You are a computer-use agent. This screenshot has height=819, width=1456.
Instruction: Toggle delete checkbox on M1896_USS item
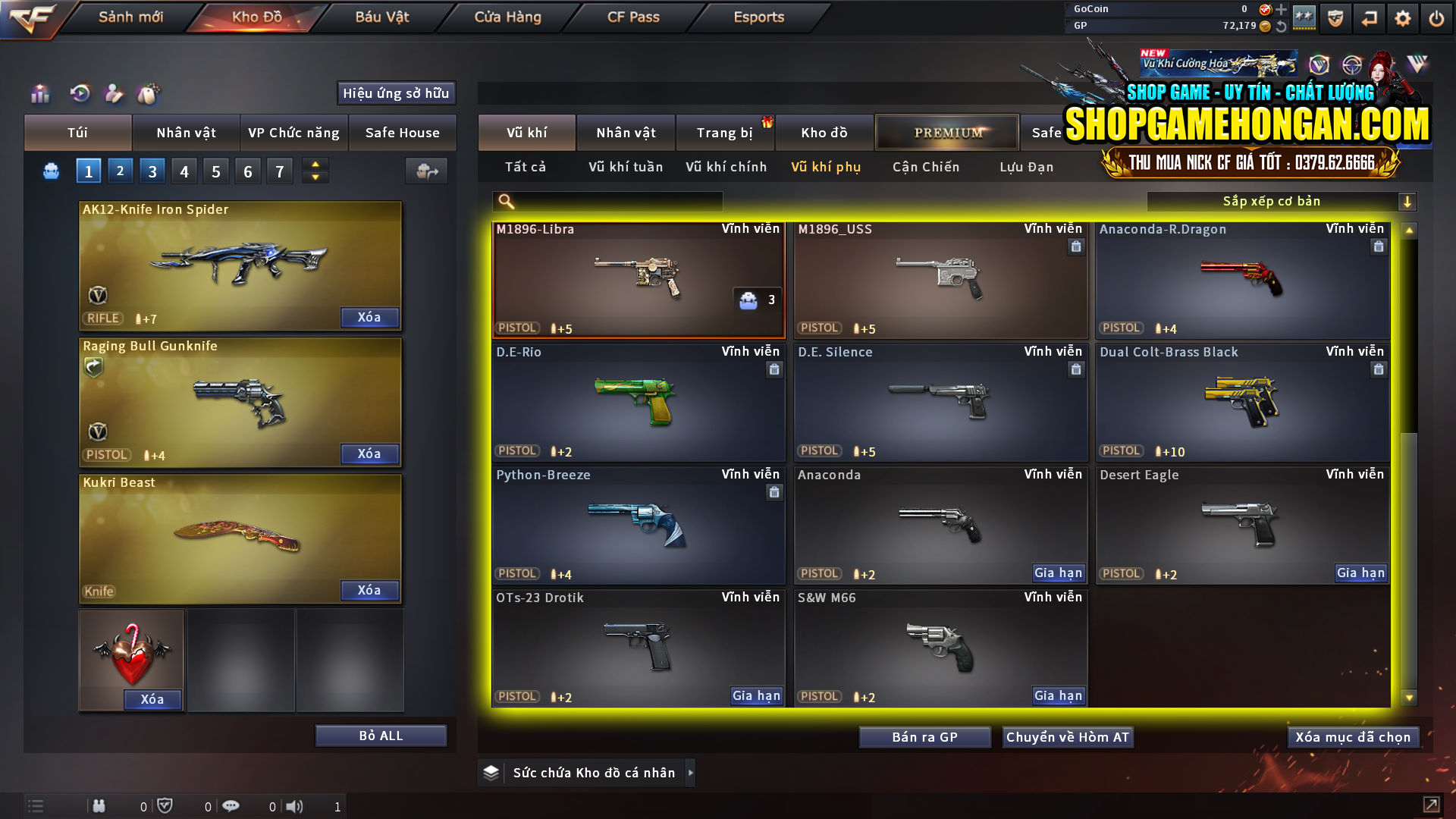coord(1075,246)
